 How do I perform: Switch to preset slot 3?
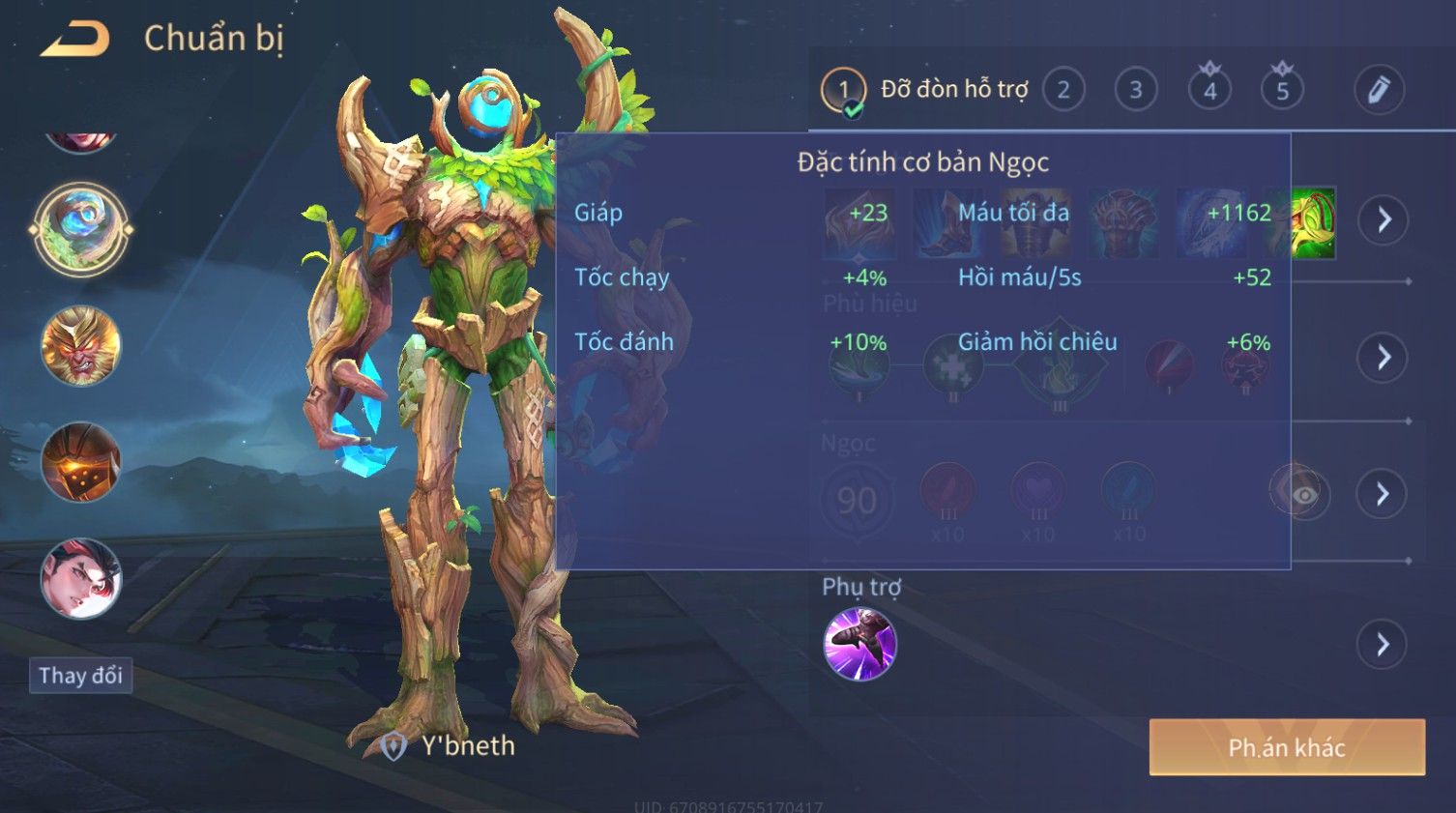[x=1136, y=91]
